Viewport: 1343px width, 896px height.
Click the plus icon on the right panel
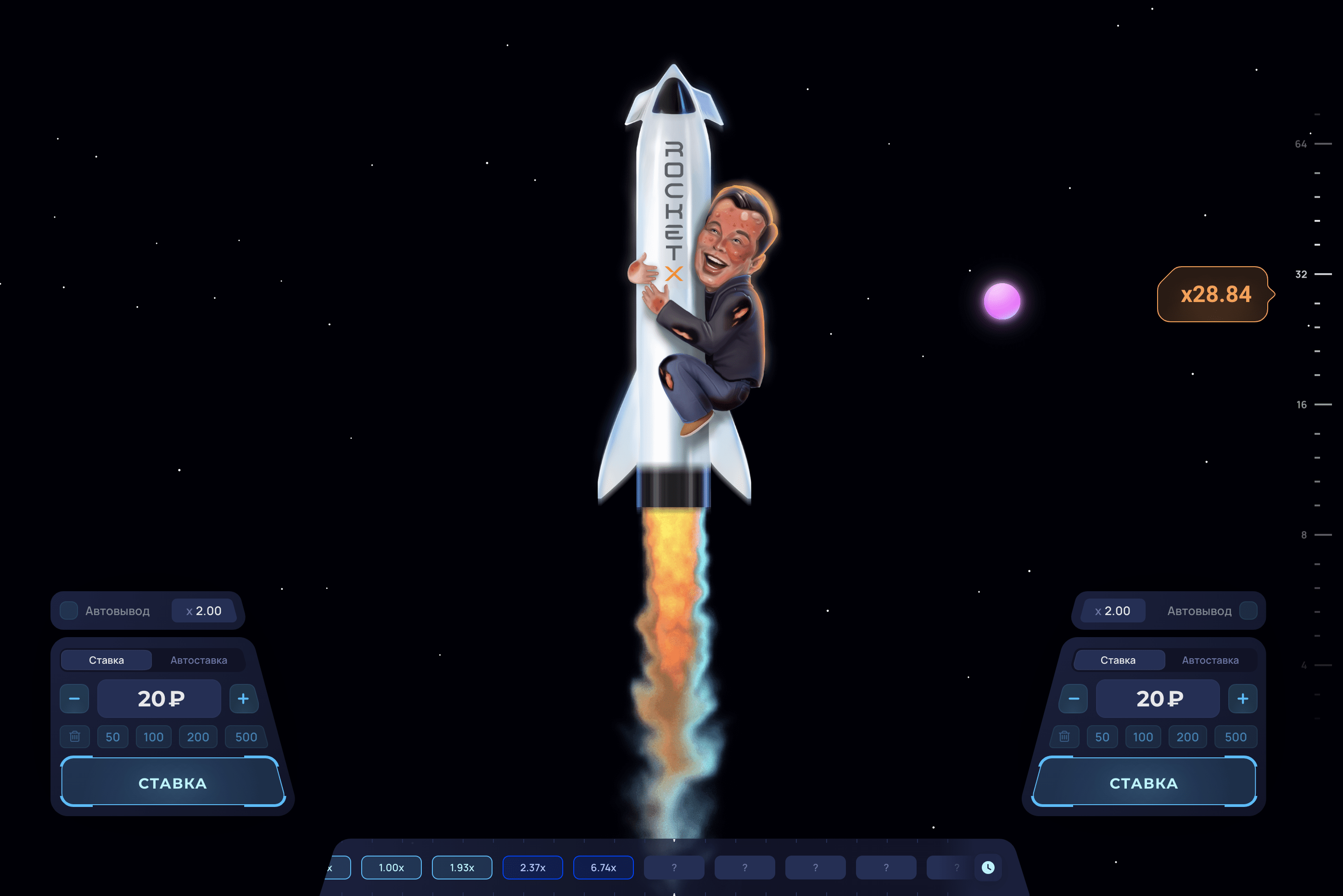click(1242, 698)
